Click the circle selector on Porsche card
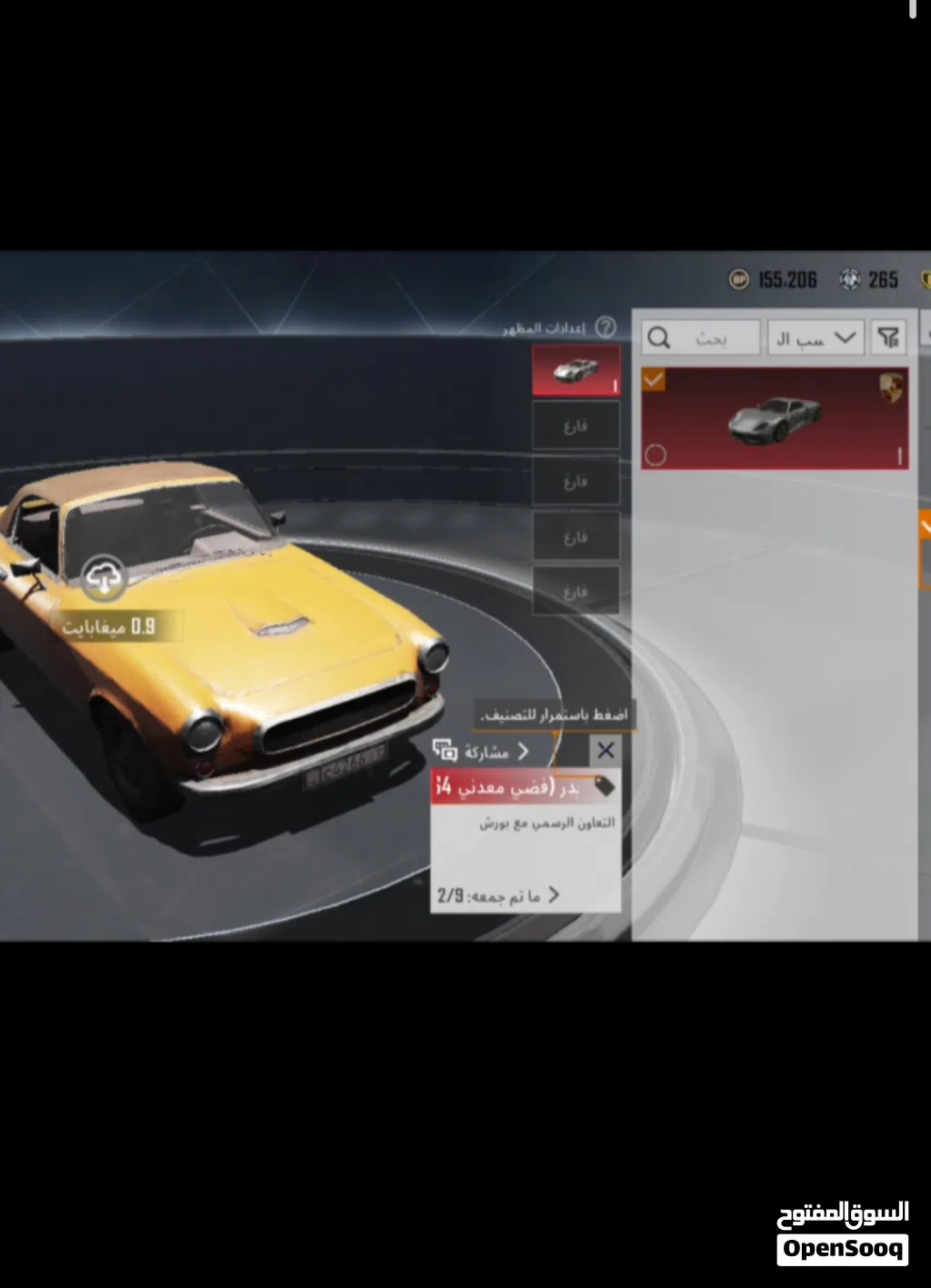Image resolution: width=931 pixels, height=1288 pixels. 655,454
